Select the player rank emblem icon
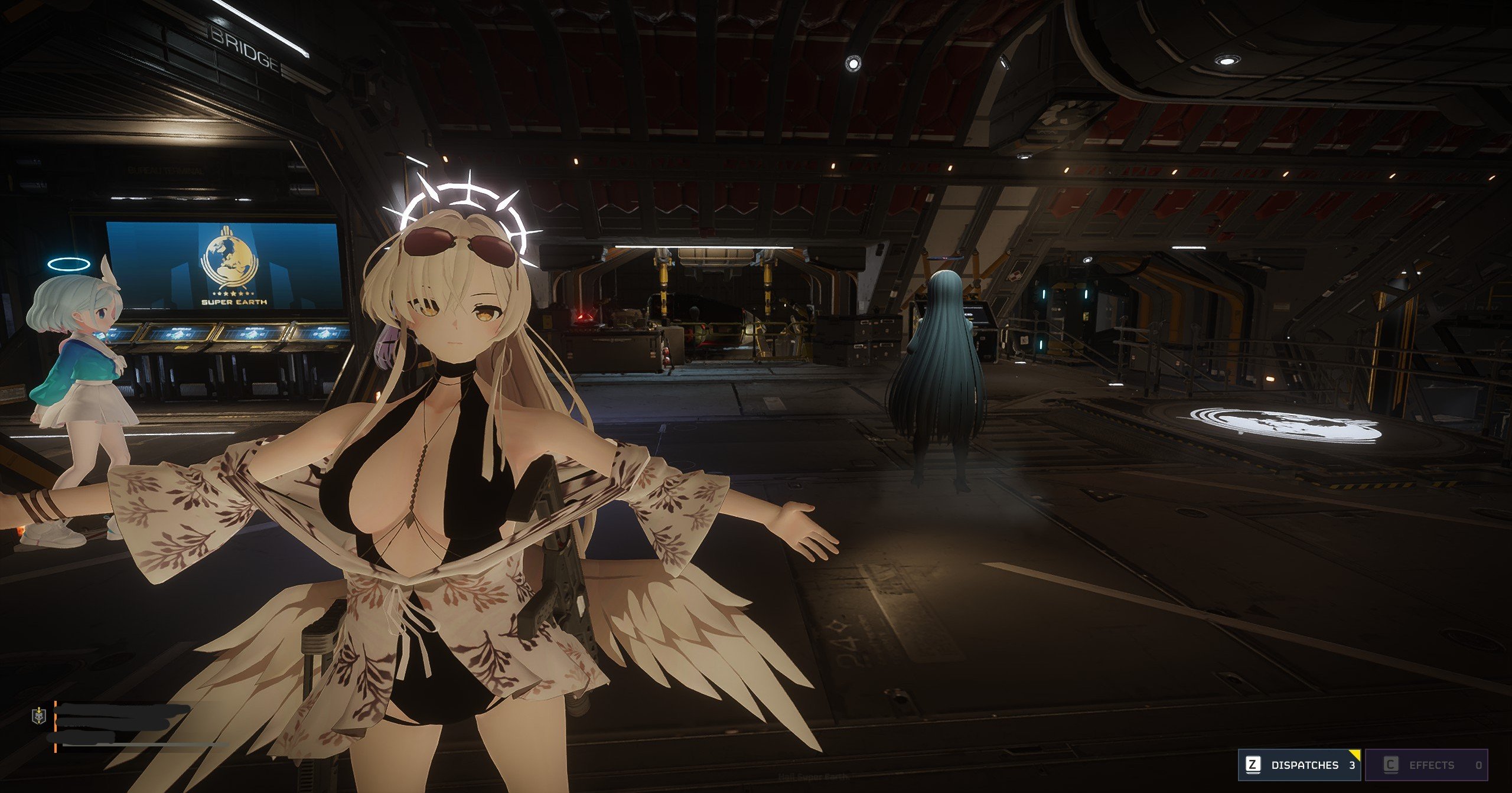Screen dimensions: 1512x793 click(38, 716)
